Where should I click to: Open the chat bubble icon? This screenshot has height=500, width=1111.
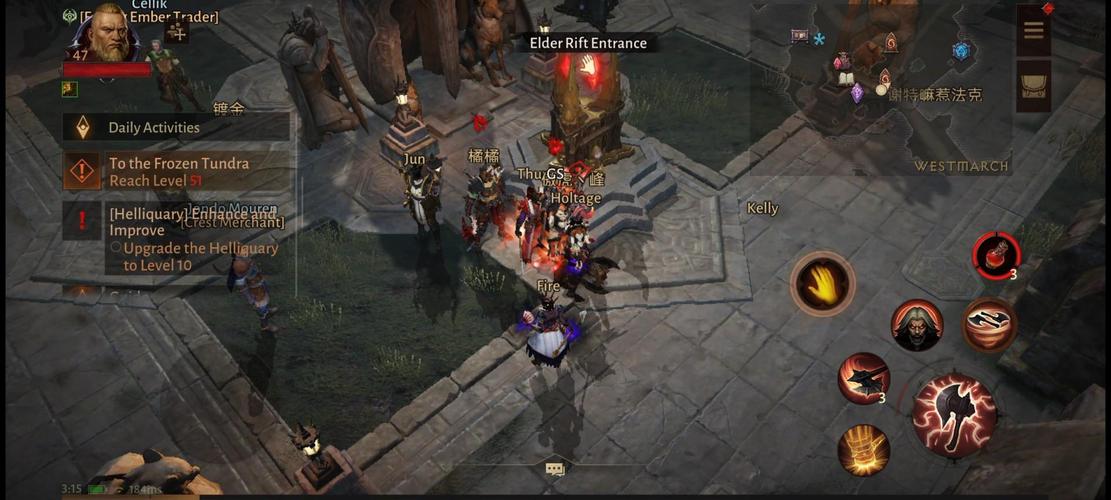tap(555, 468)
